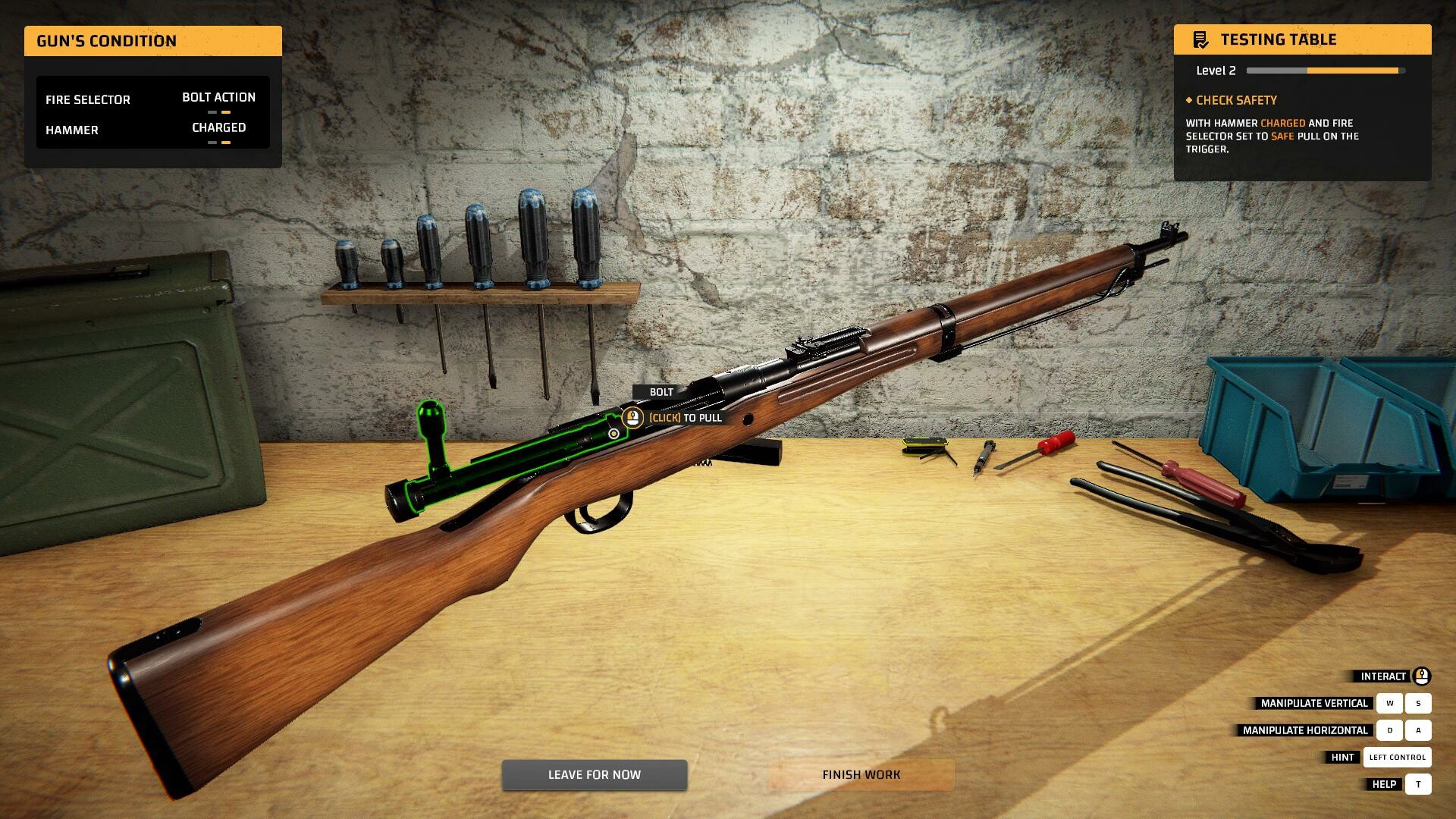Click the circular interaction marker on the bolt handle
The image size is (1456, 819).
[613, 433]
